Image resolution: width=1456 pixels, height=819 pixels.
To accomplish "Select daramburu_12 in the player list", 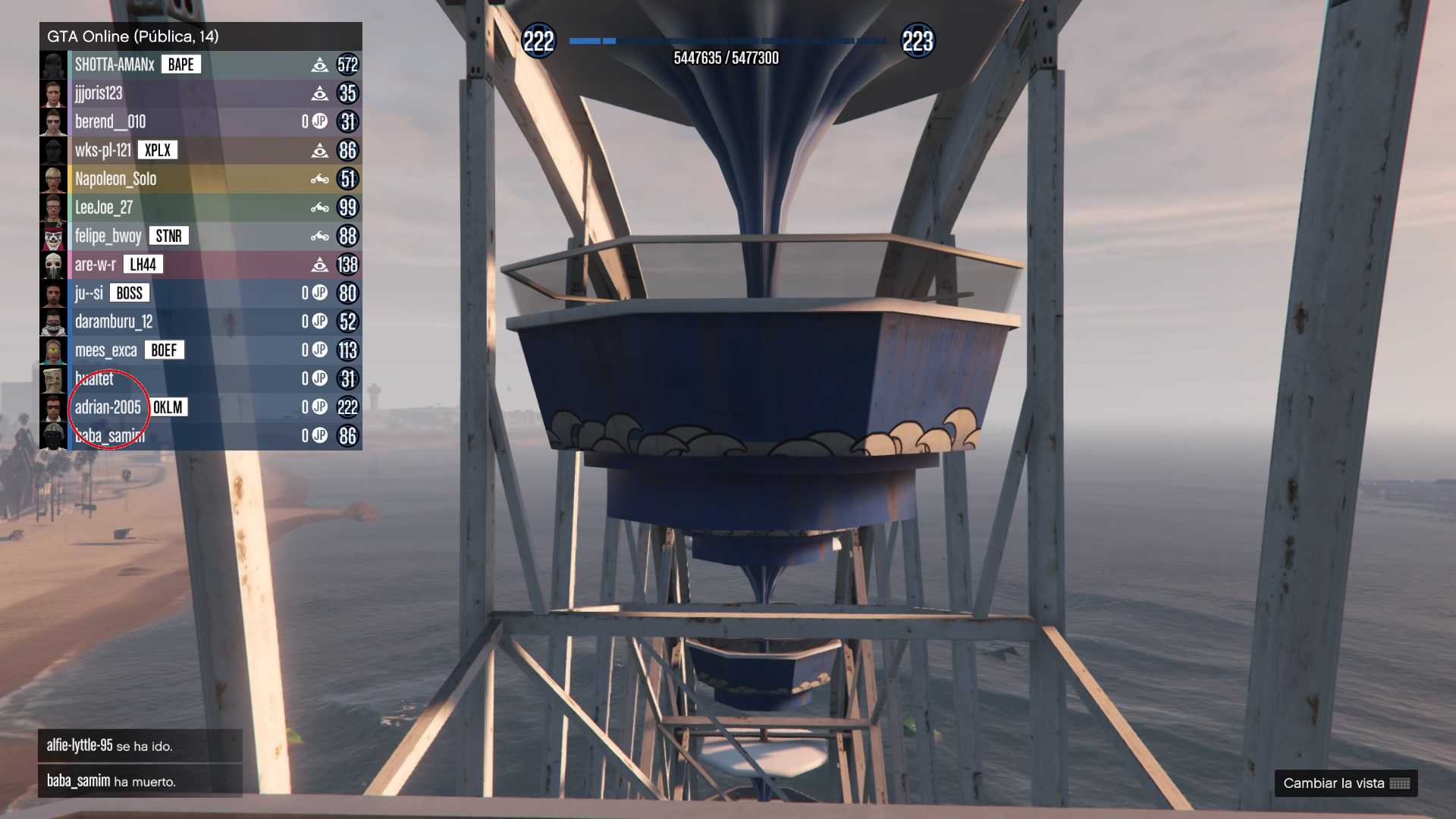I will [114, 322].
